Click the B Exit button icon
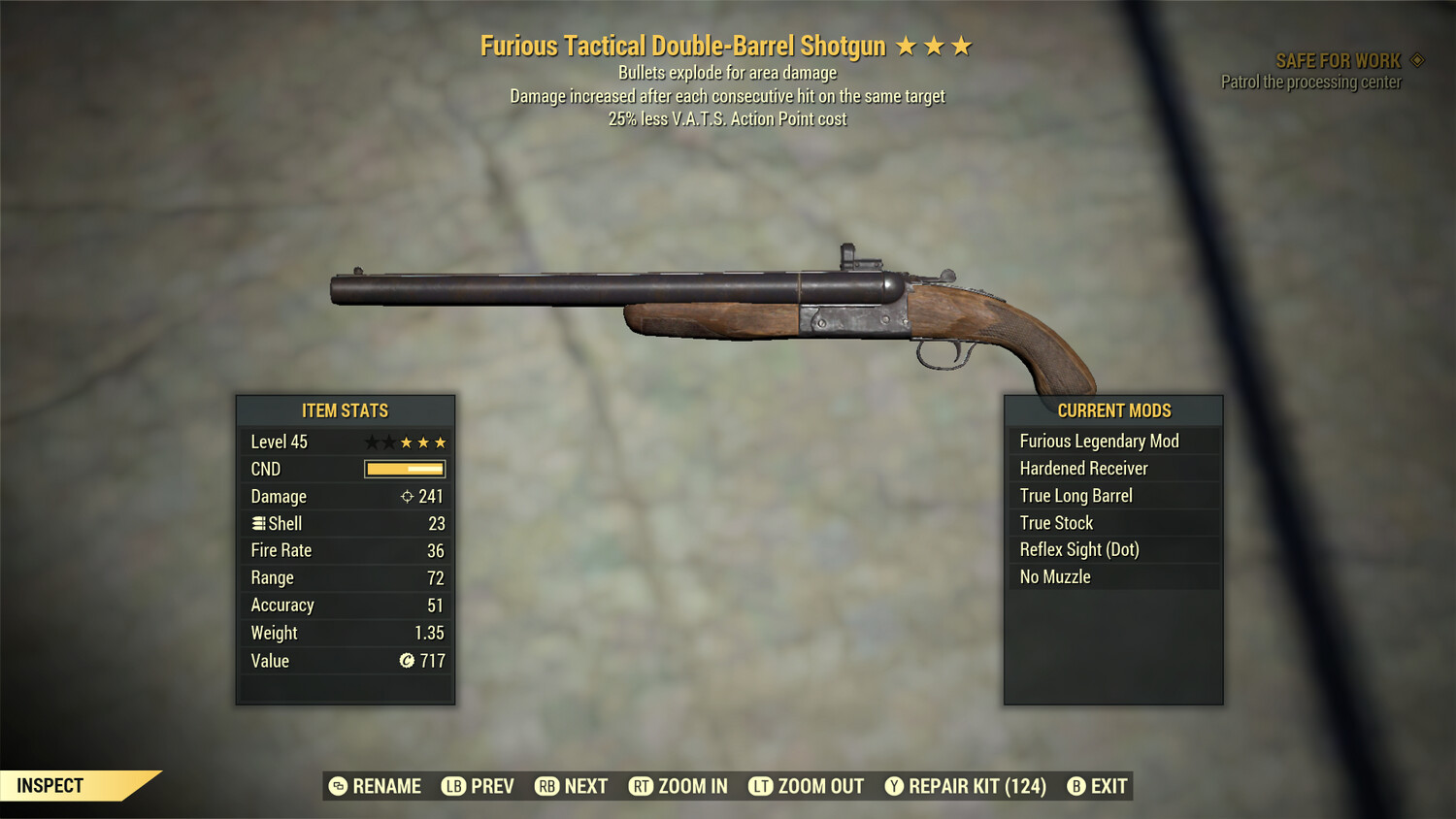The width and height of the screenshot is (1456, 819). (1075, 786)
